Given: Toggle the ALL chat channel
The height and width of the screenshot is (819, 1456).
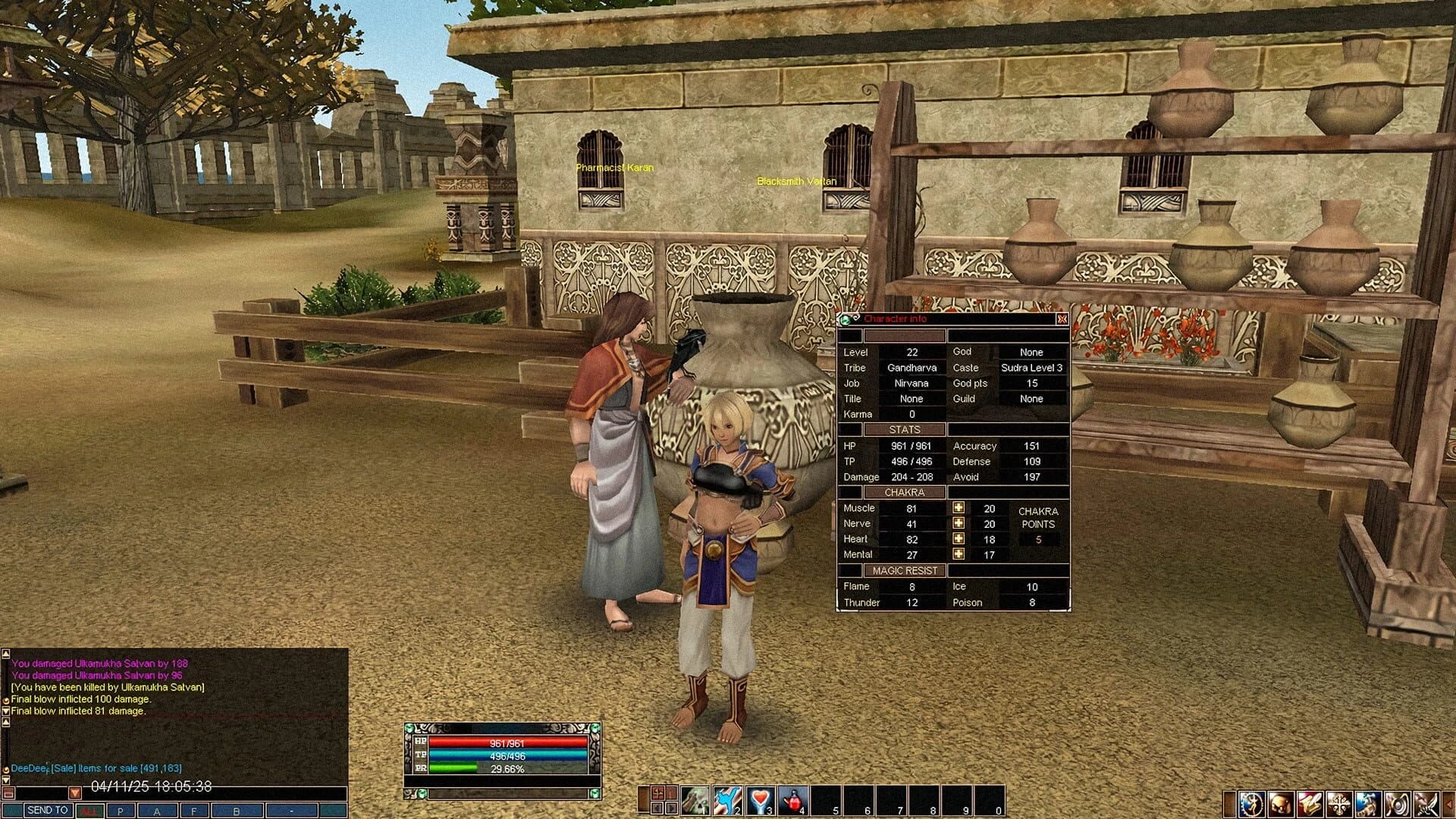Looking at the screenshot, I should pos(89,810).
